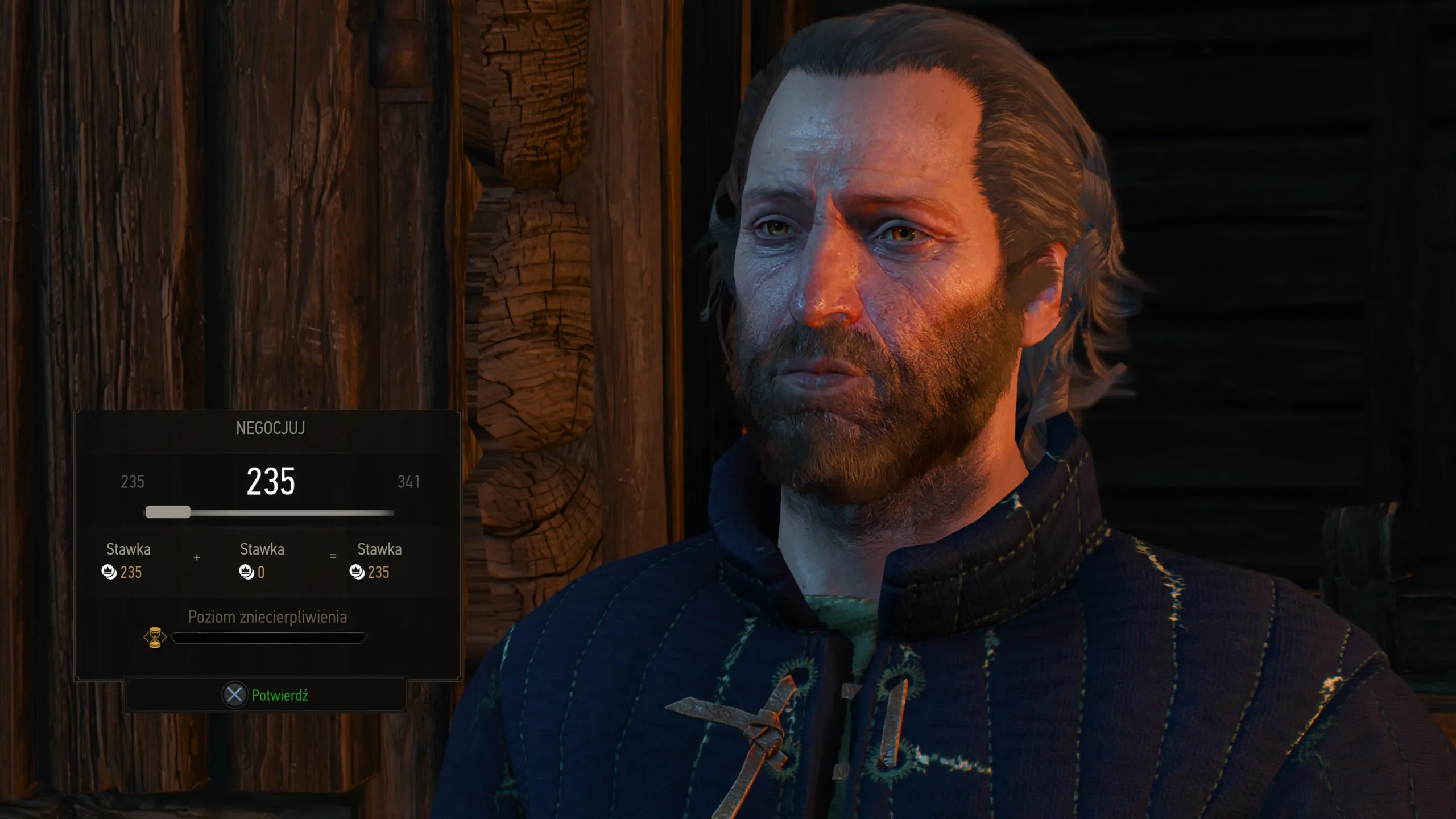Click the negotiation slider handle
This screenshot has height=819, width=1456.
168,512
